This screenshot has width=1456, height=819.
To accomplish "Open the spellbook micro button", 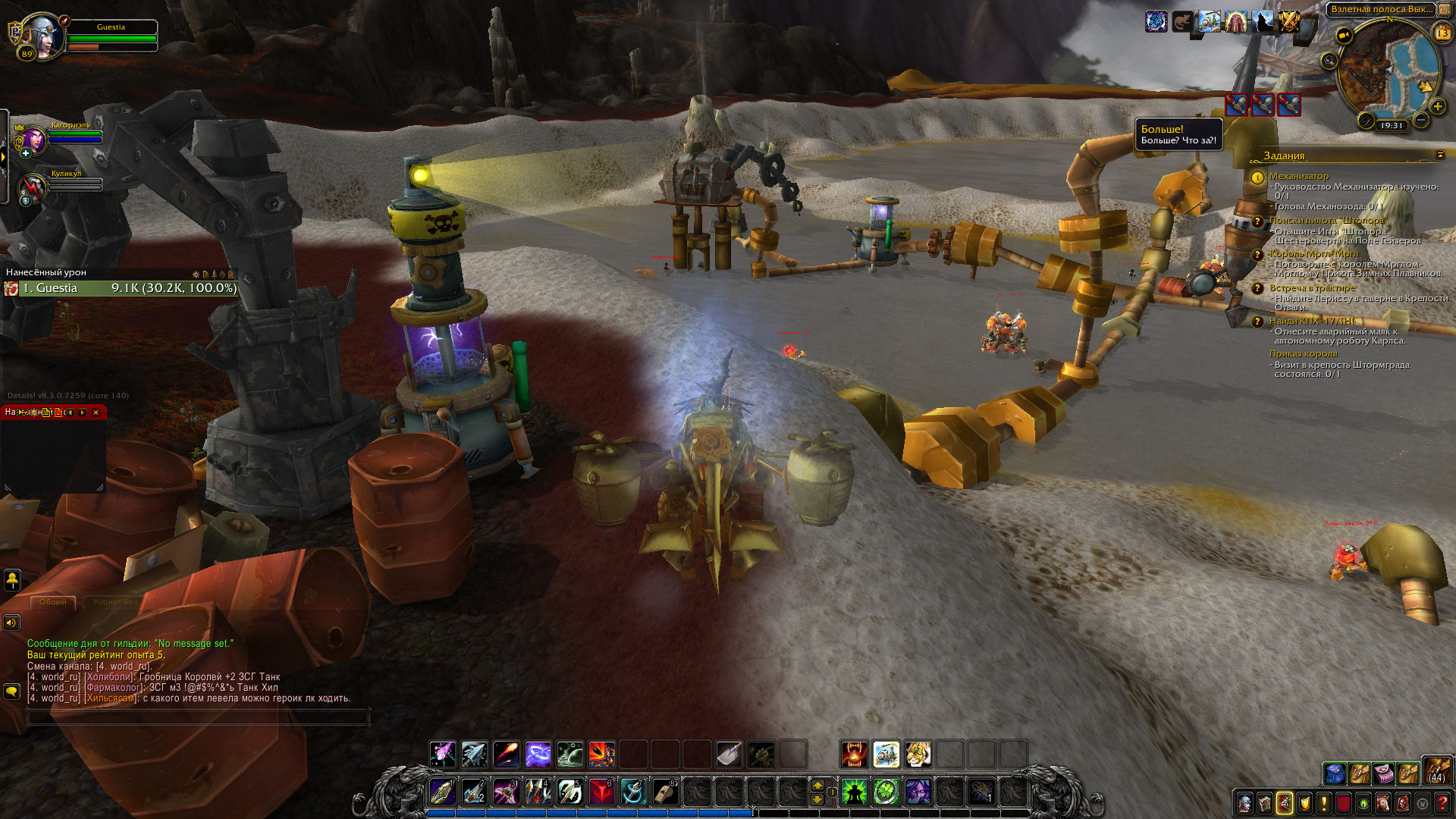I will [1265, 803].
